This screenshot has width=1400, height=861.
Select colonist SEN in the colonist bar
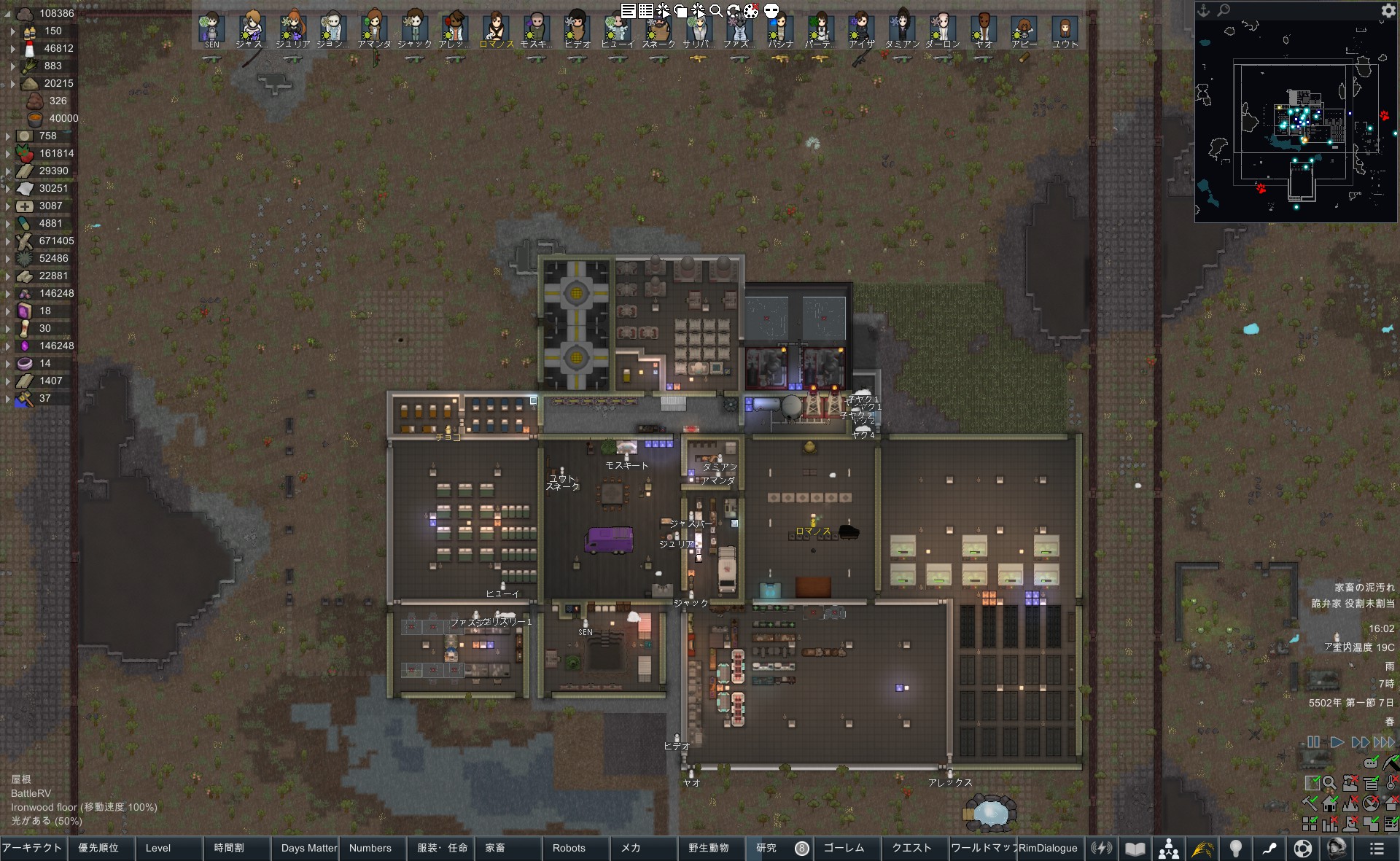pos(211,28)
